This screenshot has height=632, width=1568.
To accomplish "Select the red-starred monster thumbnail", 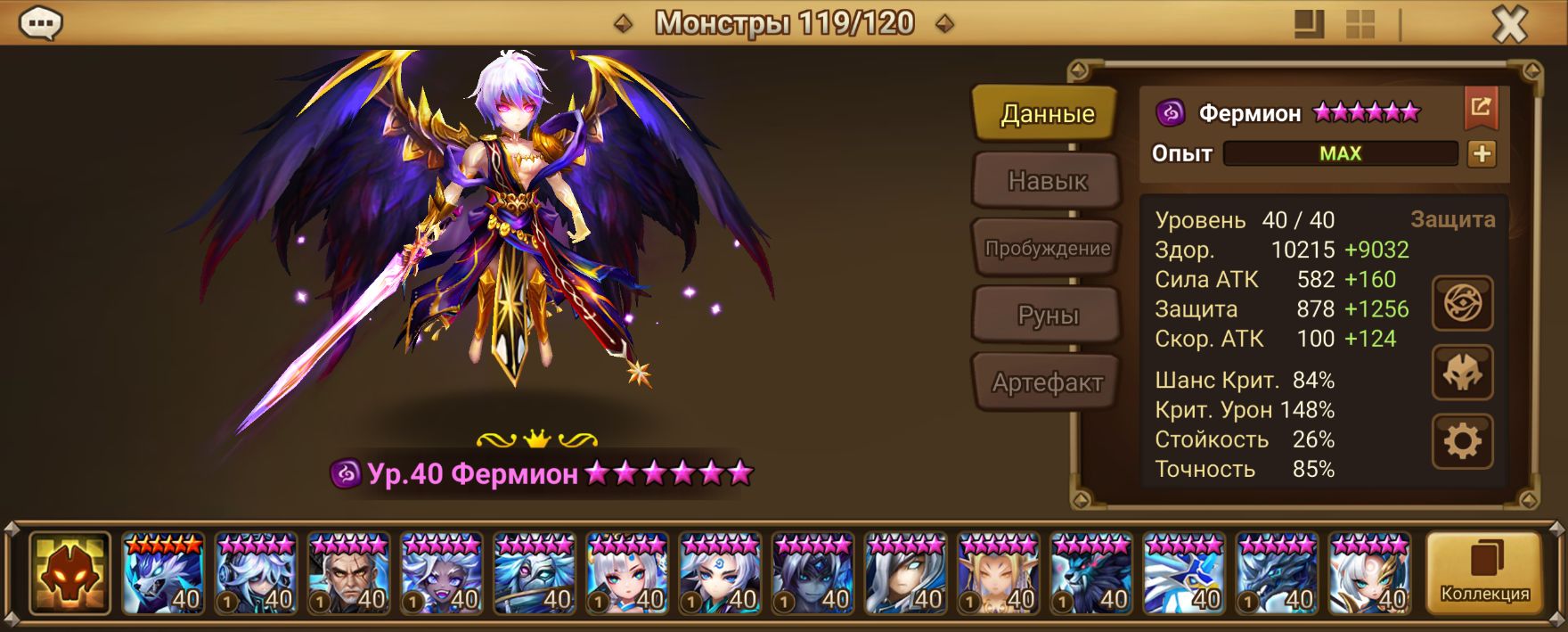I will click(x=163, y=573).
